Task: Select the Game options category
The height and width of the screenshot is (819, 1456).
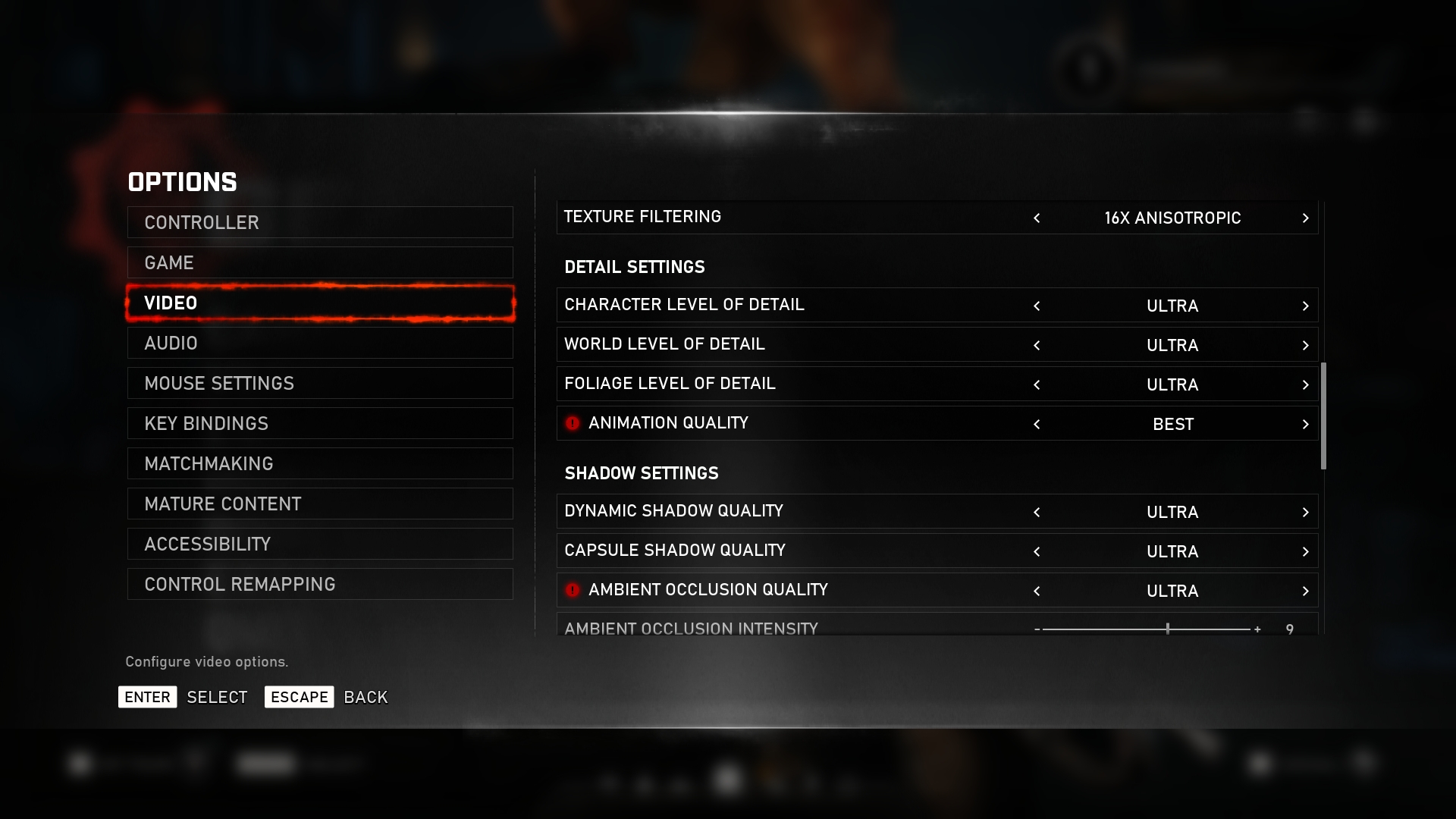Action: (x=319, y=262)
